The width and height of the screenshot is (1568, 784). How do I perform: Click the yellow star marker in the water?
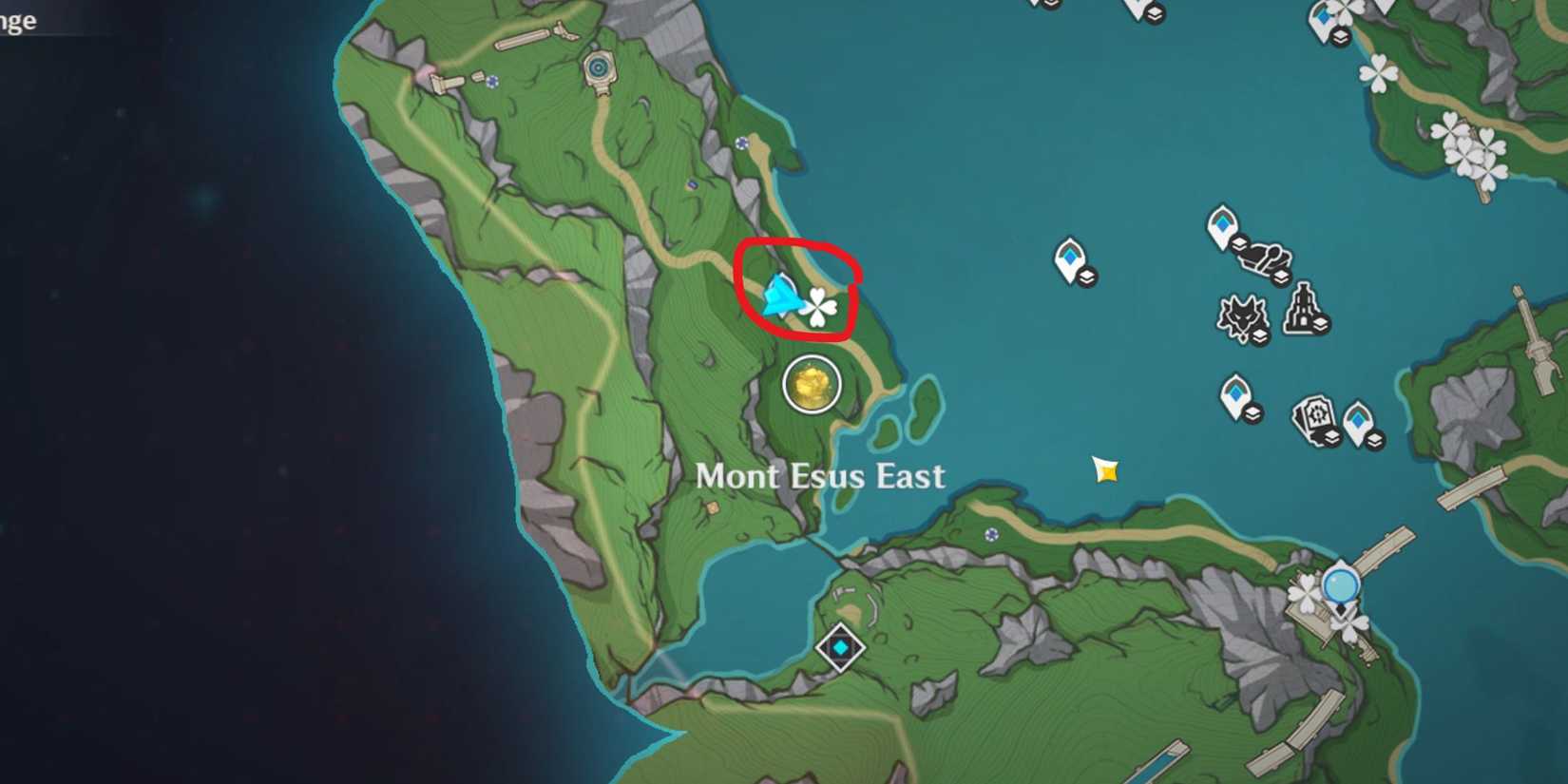[x=1105, y=469]
